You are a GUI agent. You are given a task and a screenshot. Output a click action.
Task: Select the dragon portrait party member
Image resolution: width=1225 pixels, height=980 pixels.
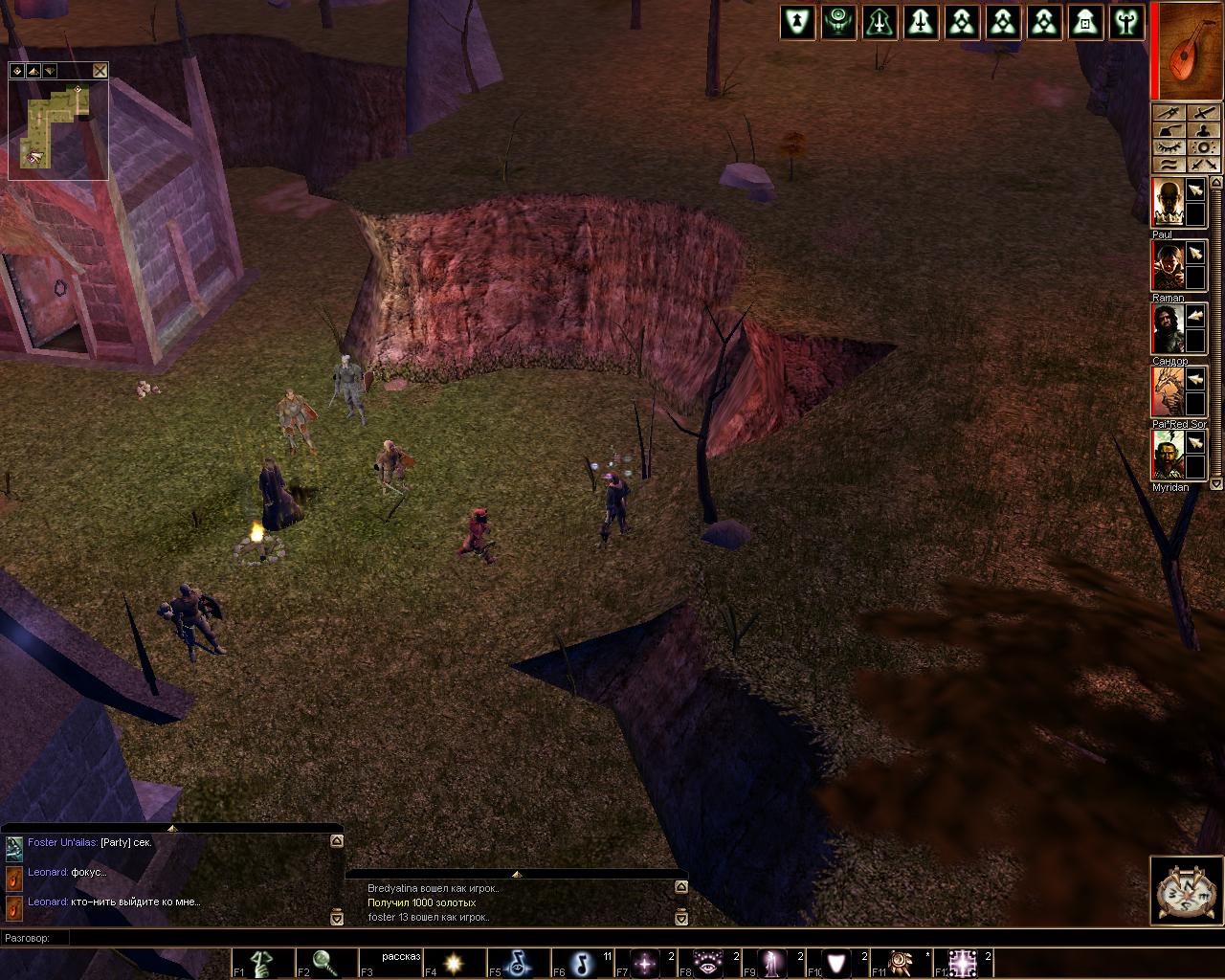(1167, 392)
